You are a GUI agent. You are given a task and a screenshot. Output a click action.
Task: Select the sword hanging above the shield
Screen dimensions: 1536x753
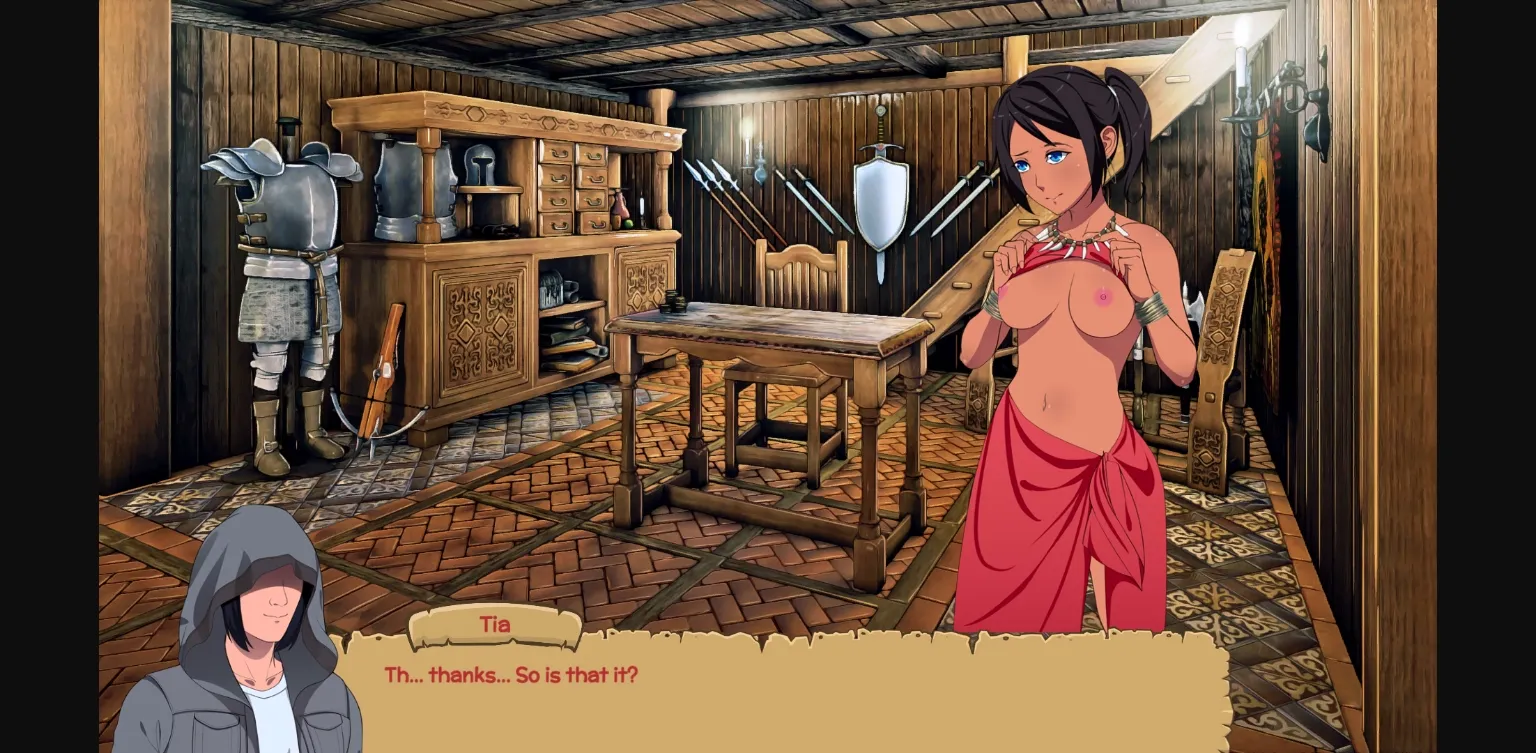coord(879,130)
